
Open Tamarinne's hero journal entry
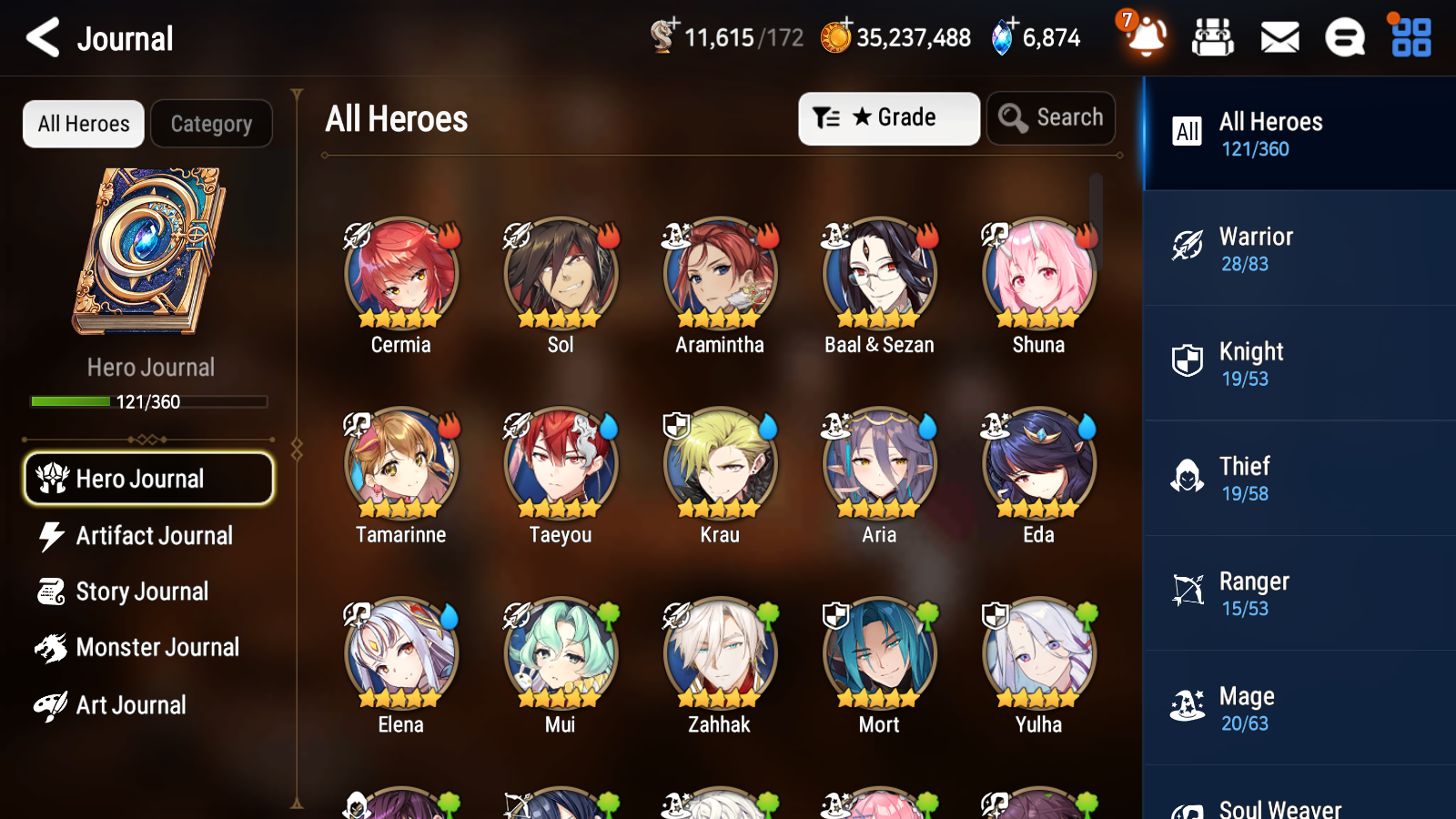400,464
